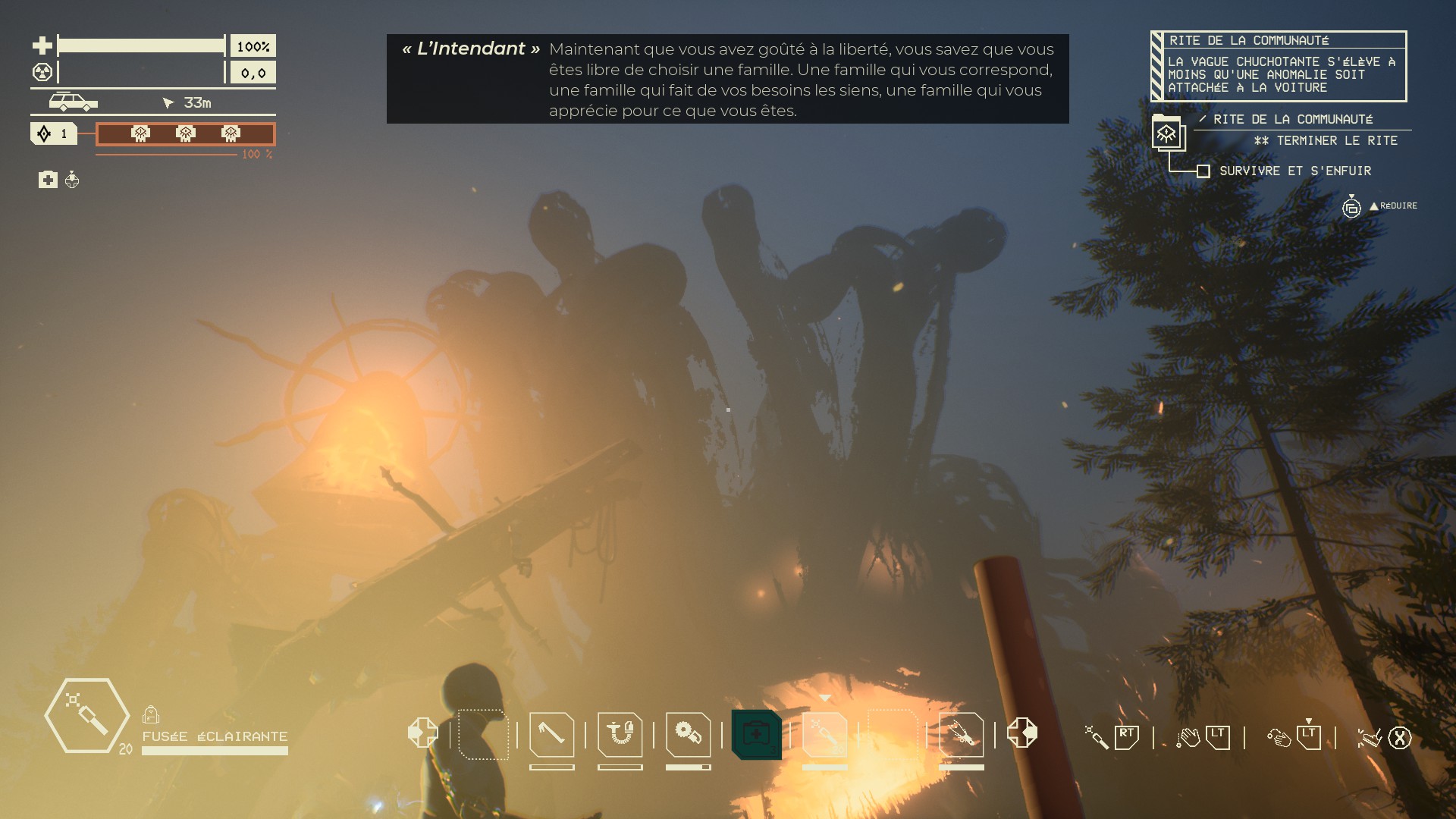The height and width of the screenshot is (819, 1456).
Task: Open the Rite de la communauté event panel
Action: coord(1279,66)
